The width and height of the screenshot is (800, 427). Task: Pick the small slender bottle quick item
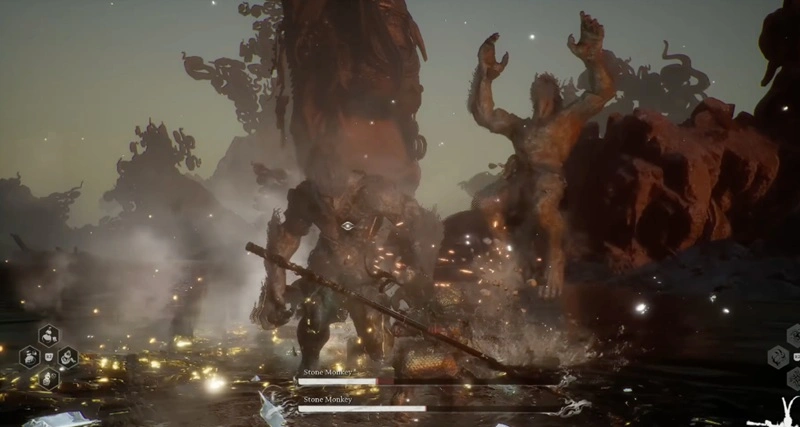49,378
